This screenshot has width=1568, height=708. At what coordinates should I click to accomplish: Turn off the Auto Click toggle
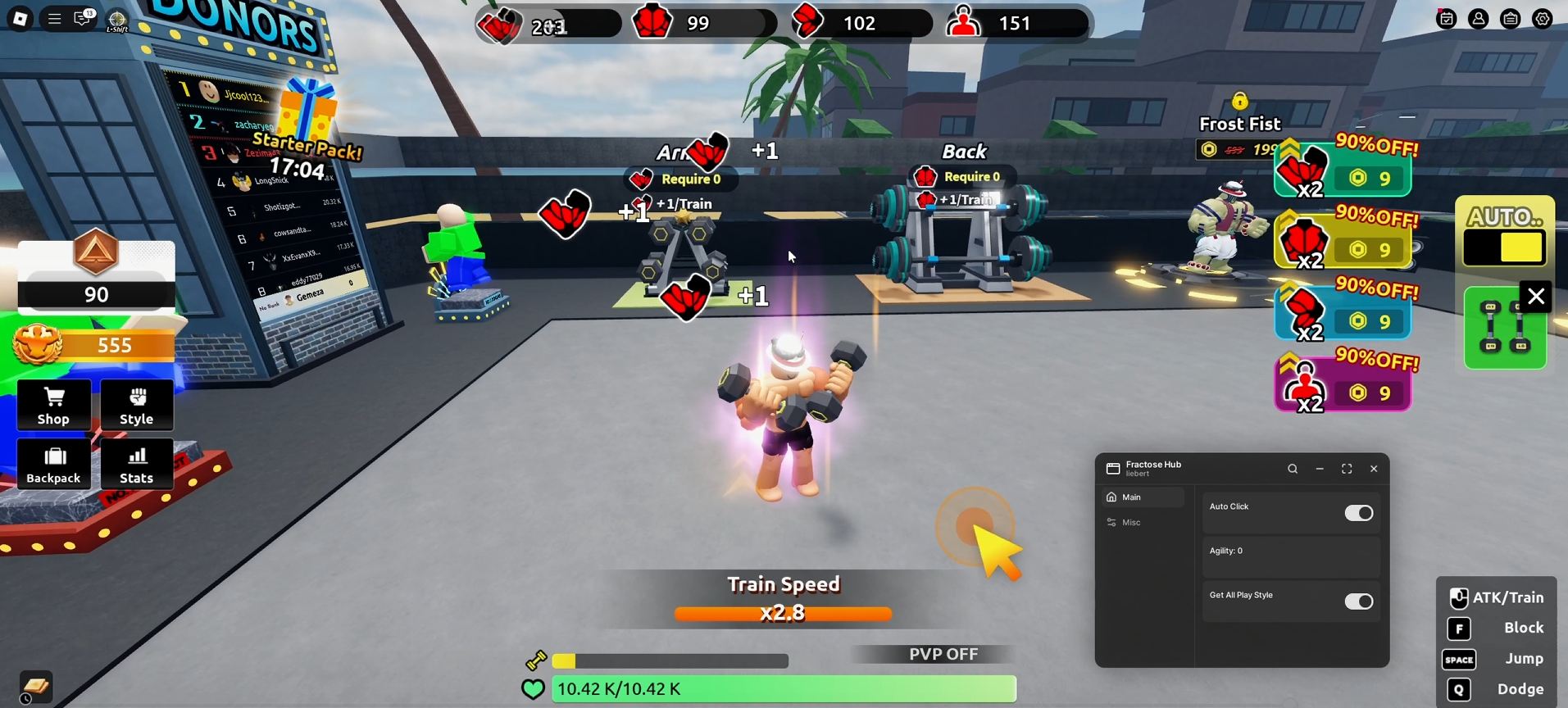[x=1358, y=513]
